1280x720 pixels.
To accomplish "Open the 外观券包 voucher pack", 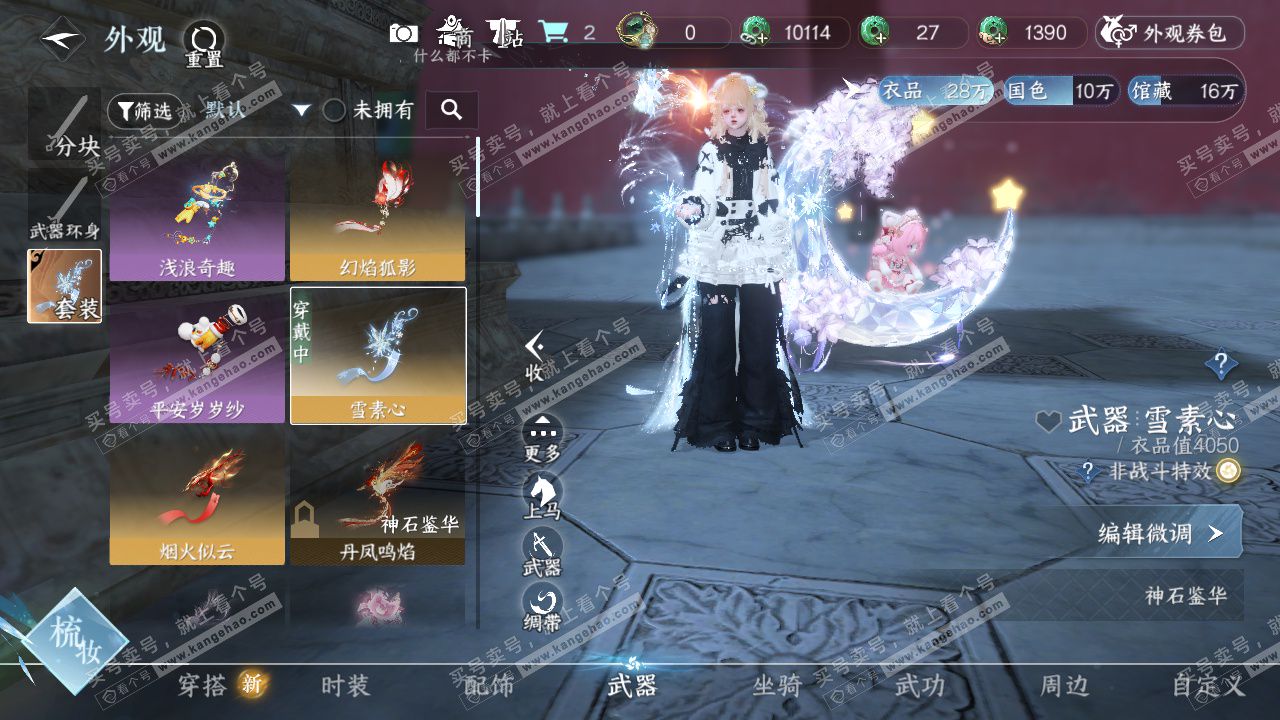I will (x=1170, y=33).
